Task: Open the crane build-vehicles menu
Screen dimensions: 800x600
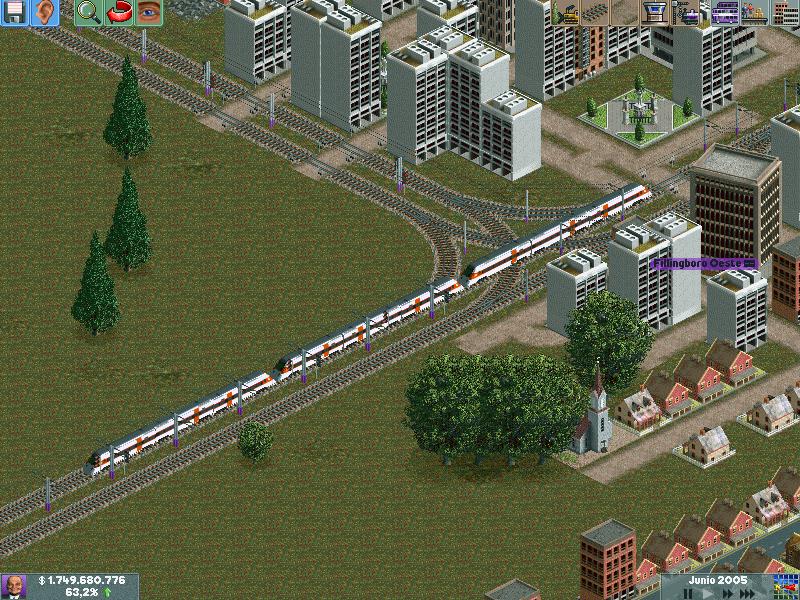Action: 690,12
